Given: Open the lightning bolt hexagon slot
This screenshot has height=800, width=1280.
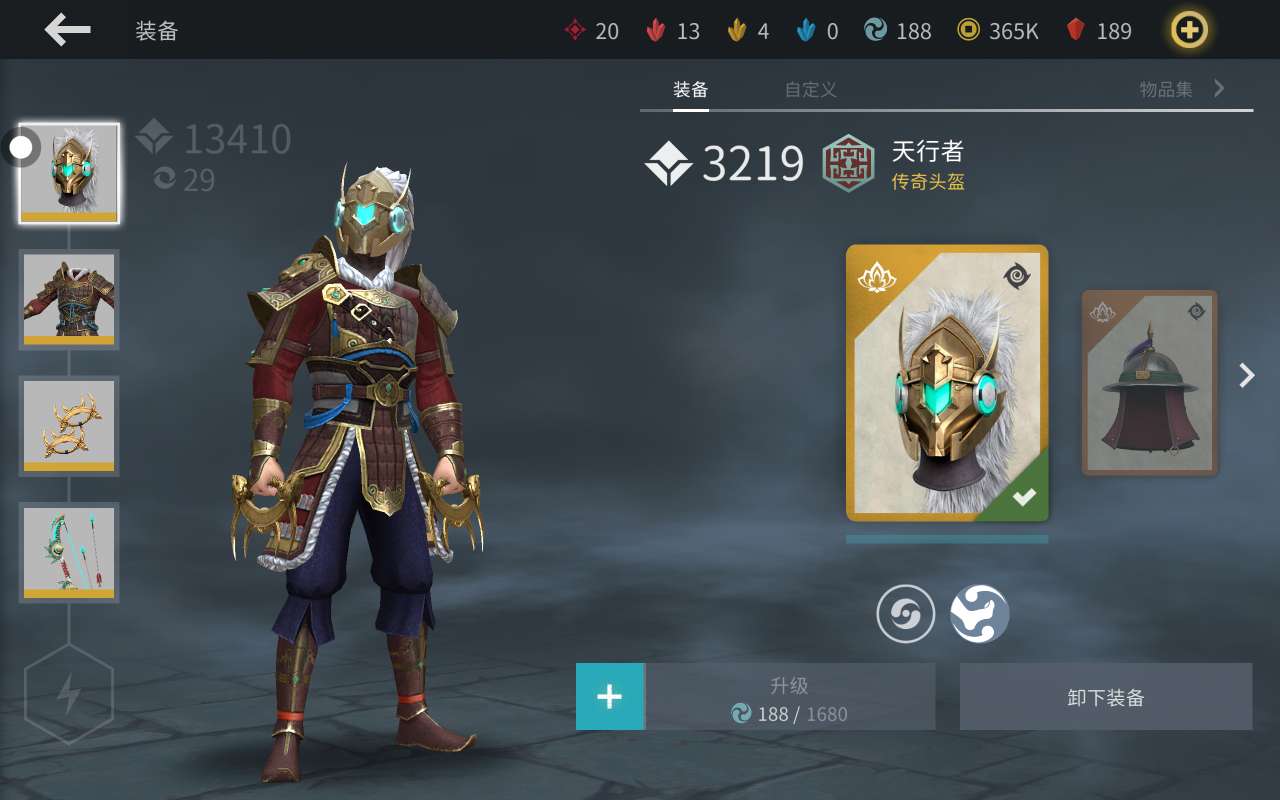Looking at the screenshot, I should point(69,694).
